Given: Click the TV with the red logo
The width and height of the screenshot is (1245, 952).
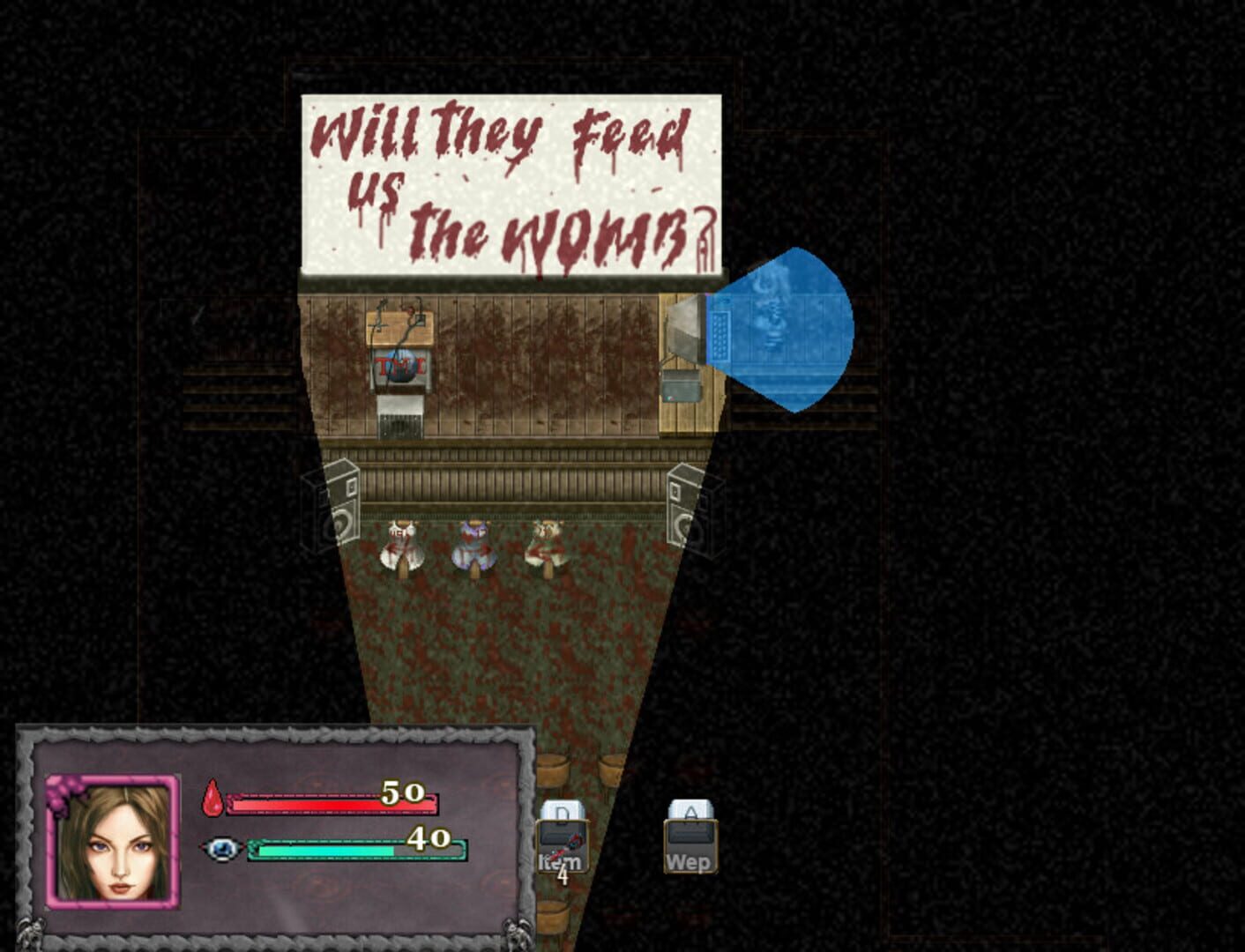Looking at the screenshot, I should [x=398, y=366].
